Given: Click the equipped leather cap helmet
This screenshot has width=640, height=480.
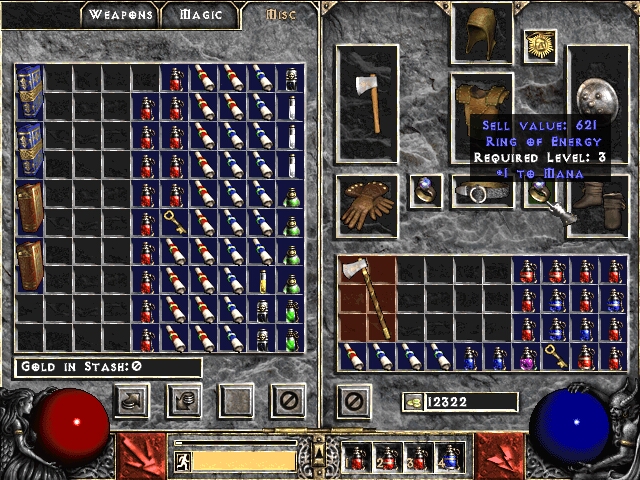Looking at the screenshot, I should tap(483, 32).
